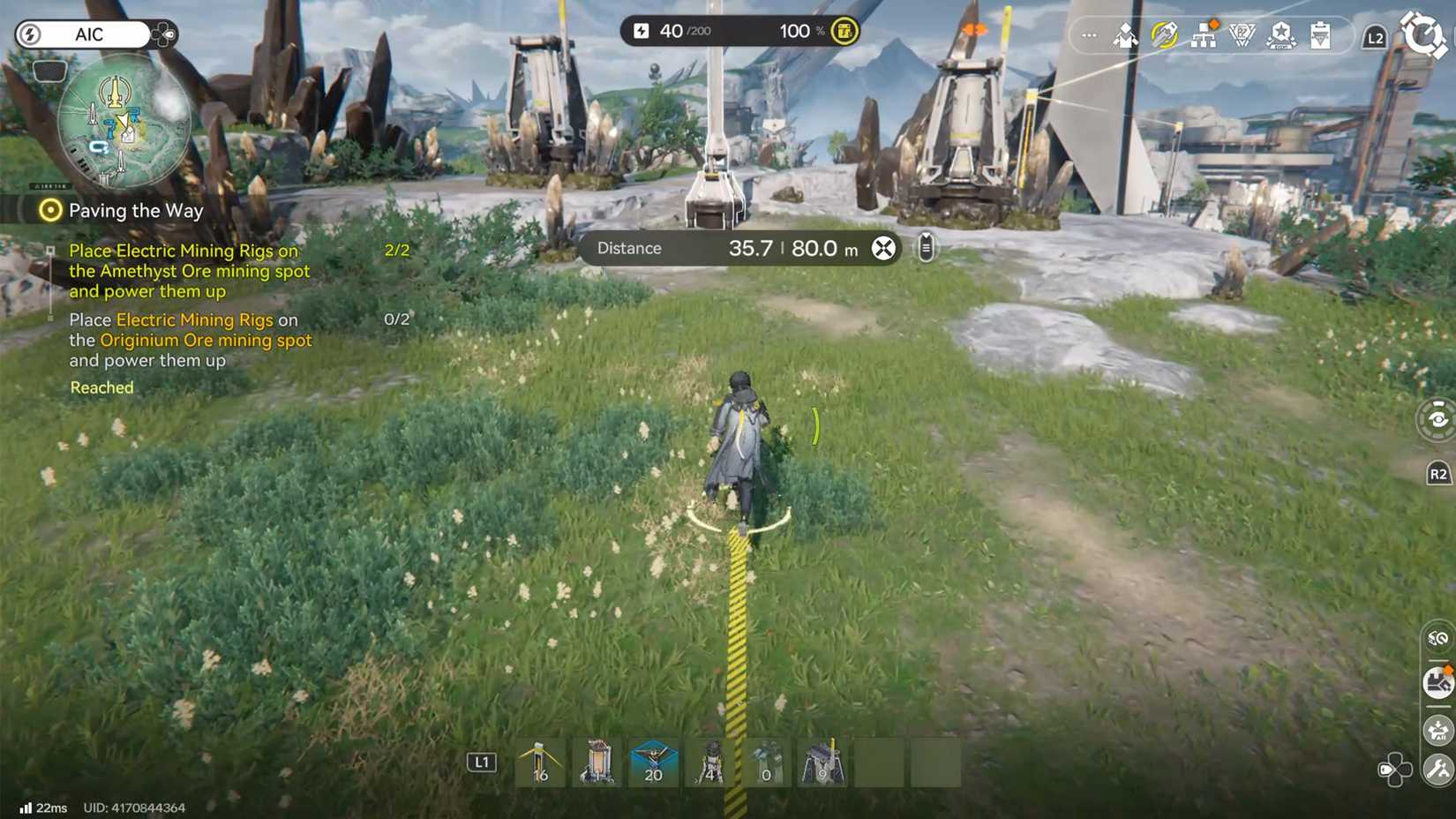Select the wrench repair tool icon
The width and height of the screenshot is (1456, 819).
1437,770
